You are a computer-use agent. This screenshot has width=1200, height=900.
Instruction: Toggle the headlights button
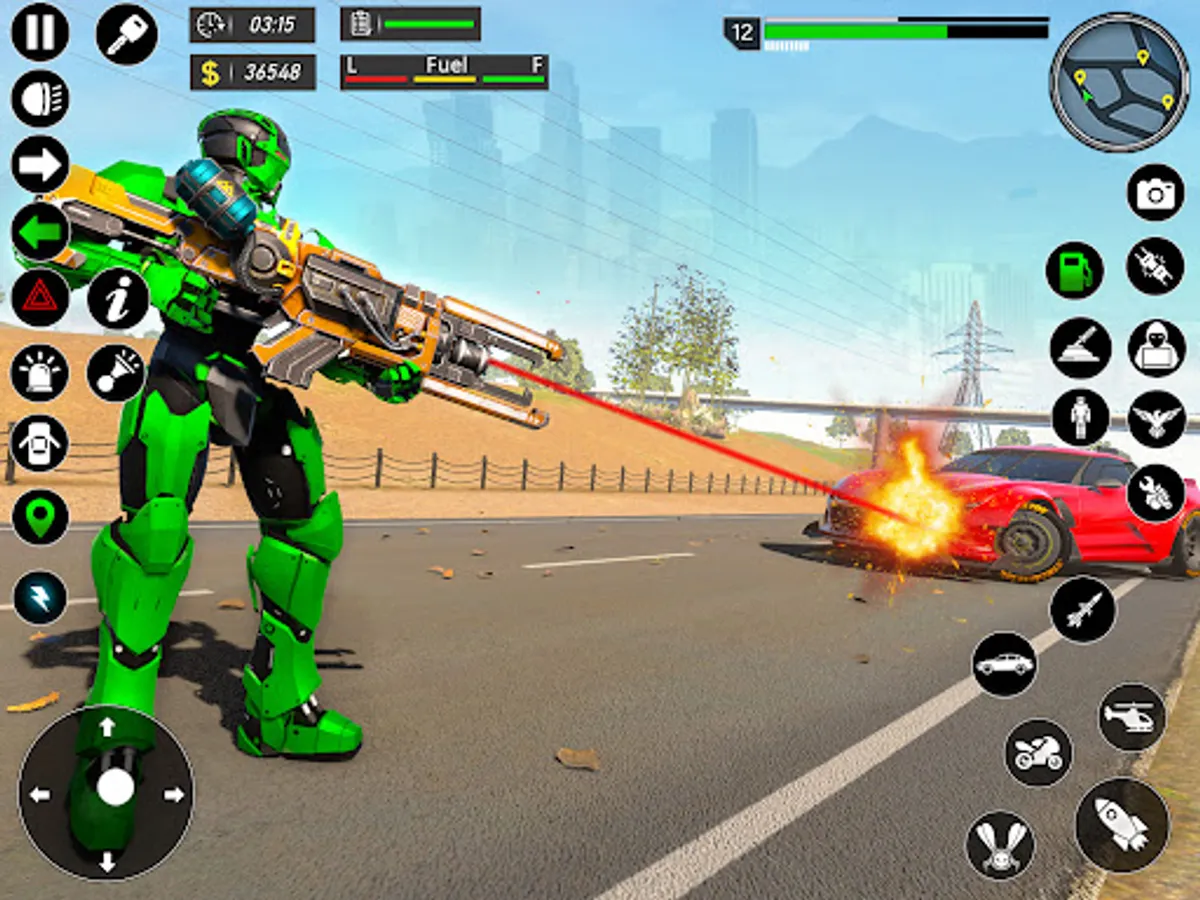click(x=40, y=99)
